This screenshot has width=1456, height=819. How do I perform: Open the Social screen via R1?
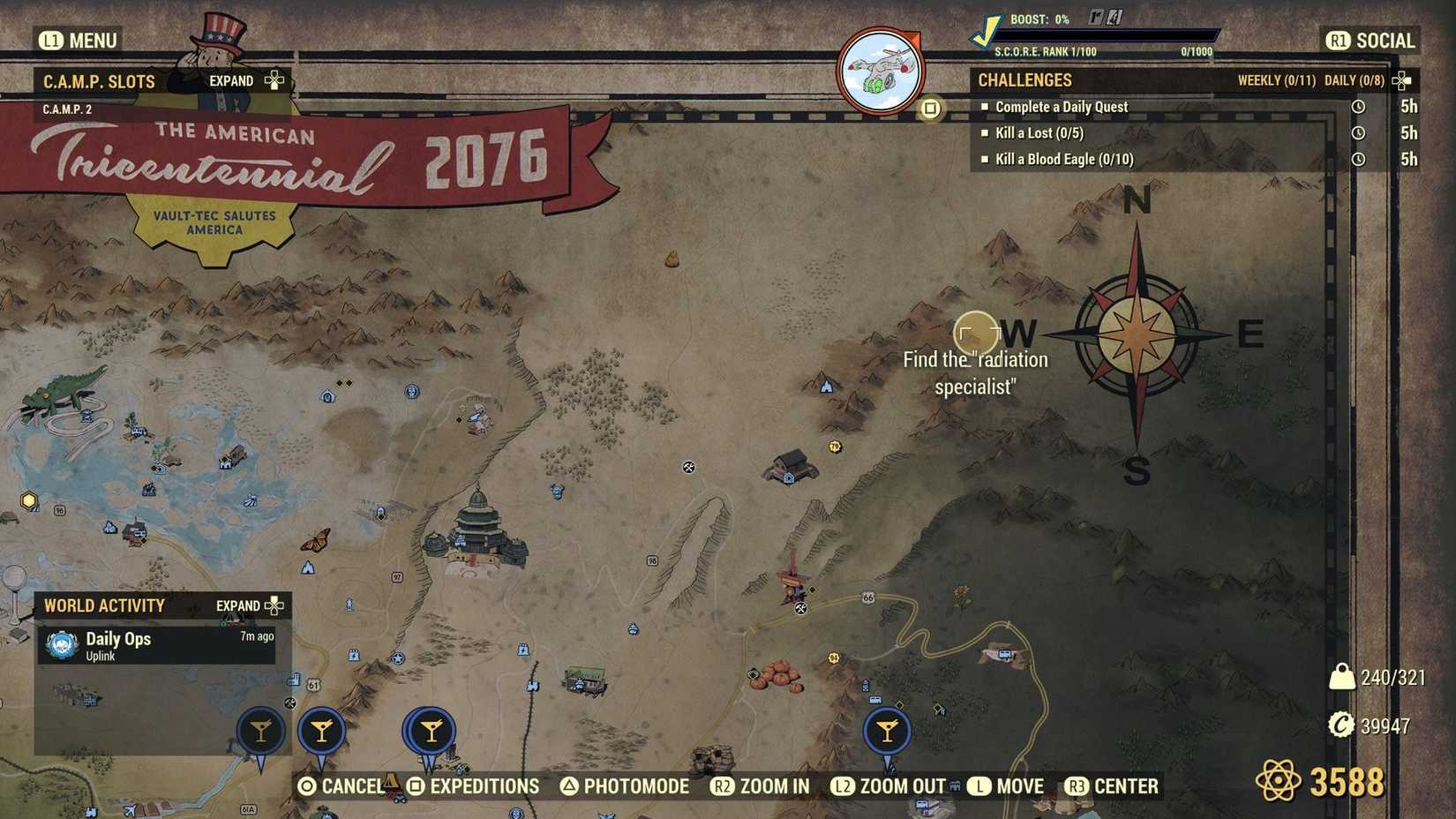(1370, 40)
